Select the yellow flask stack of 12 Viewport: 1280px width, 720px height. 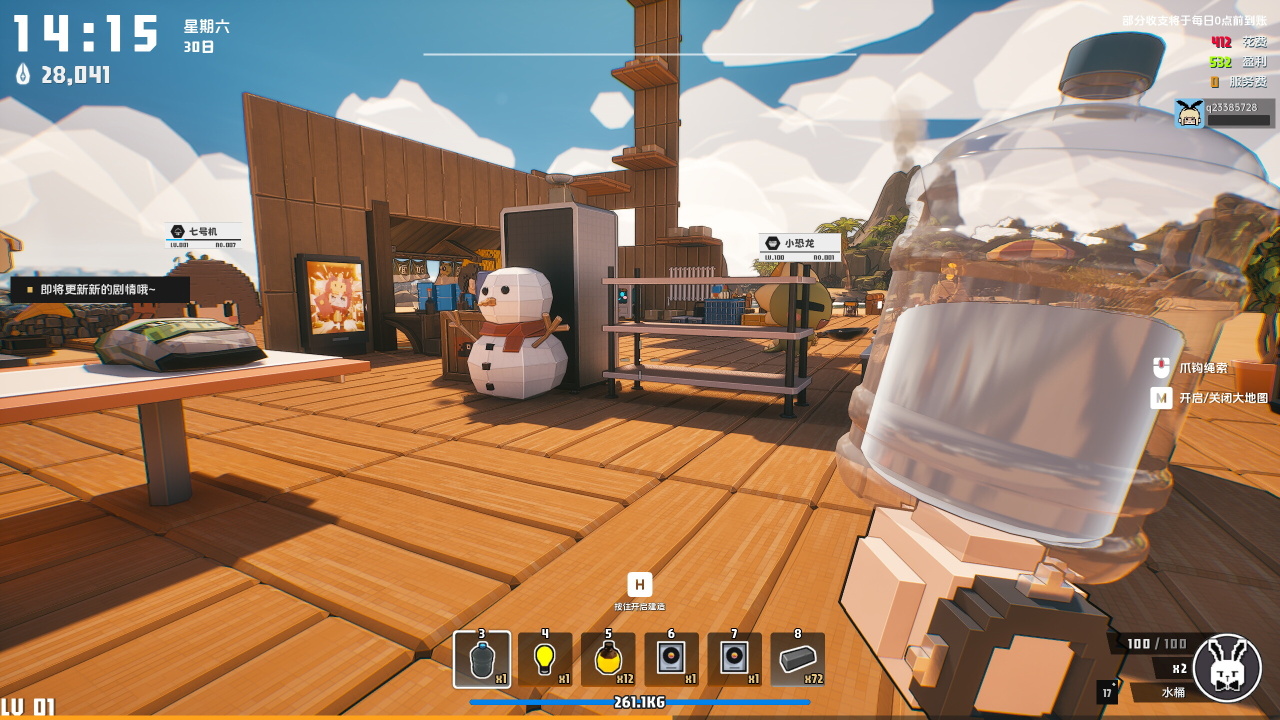608,660
